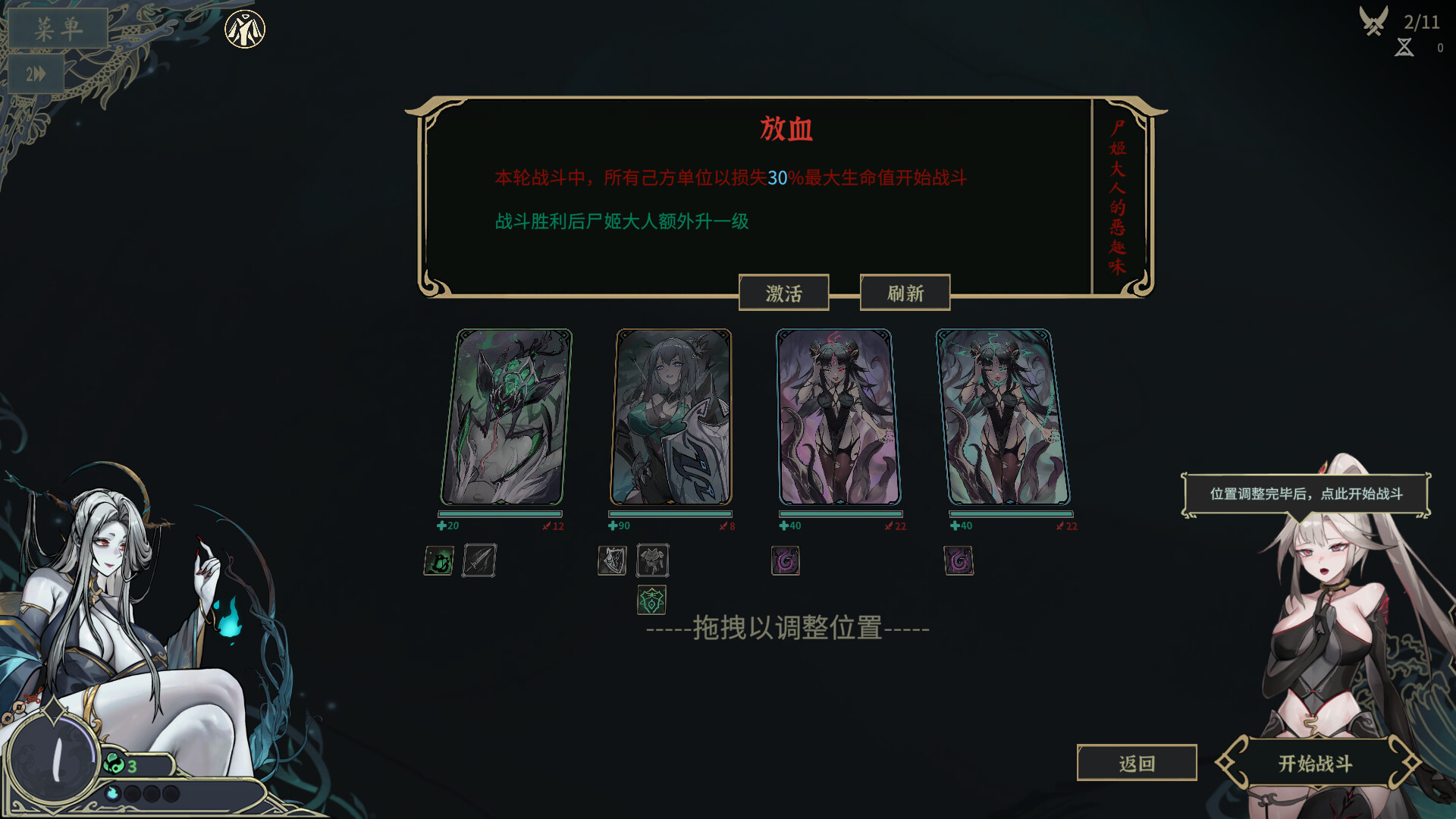Select the purple tentacle skill icon under the third card
This screenshot has height=819, width=1456.
tap(785, 560)
